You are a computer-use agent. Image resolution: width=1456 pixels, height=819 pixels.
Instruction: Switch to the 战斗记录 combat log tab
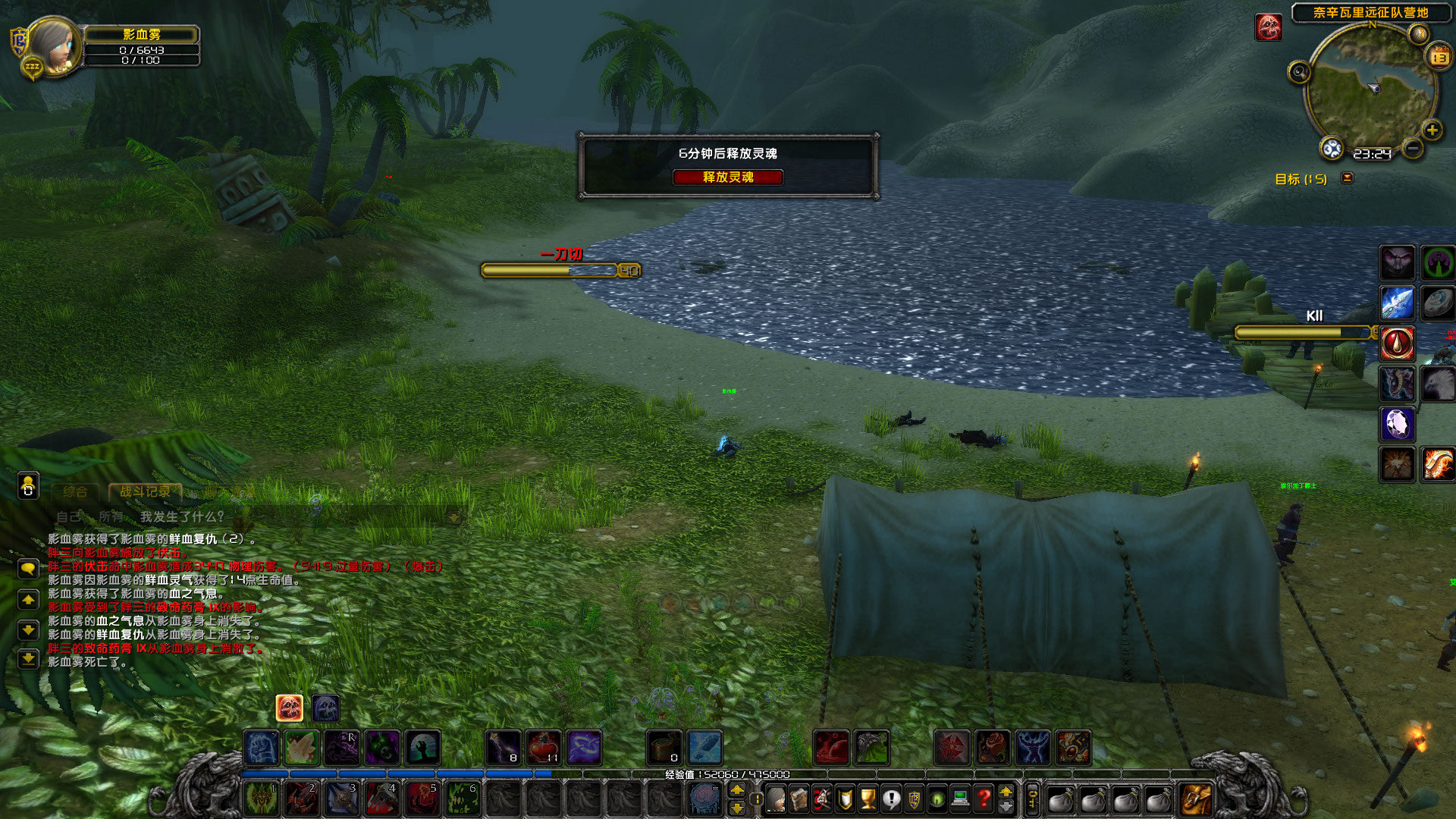click(x=145, y=491)
